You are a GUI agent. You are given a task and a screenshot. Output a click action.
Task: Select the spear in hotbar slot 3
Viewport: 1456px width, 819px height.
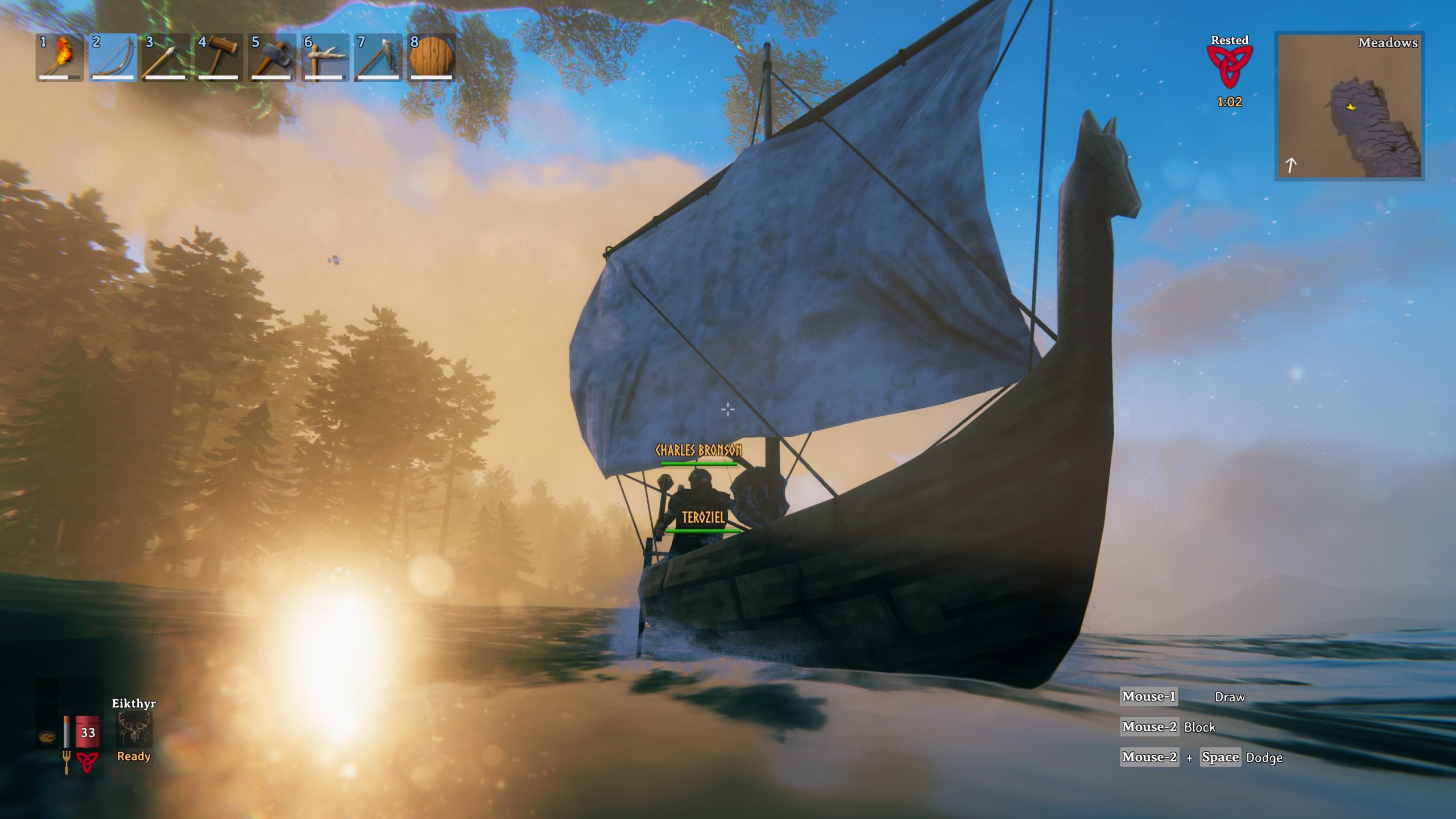pyautogui.click(x=165, y=57)
